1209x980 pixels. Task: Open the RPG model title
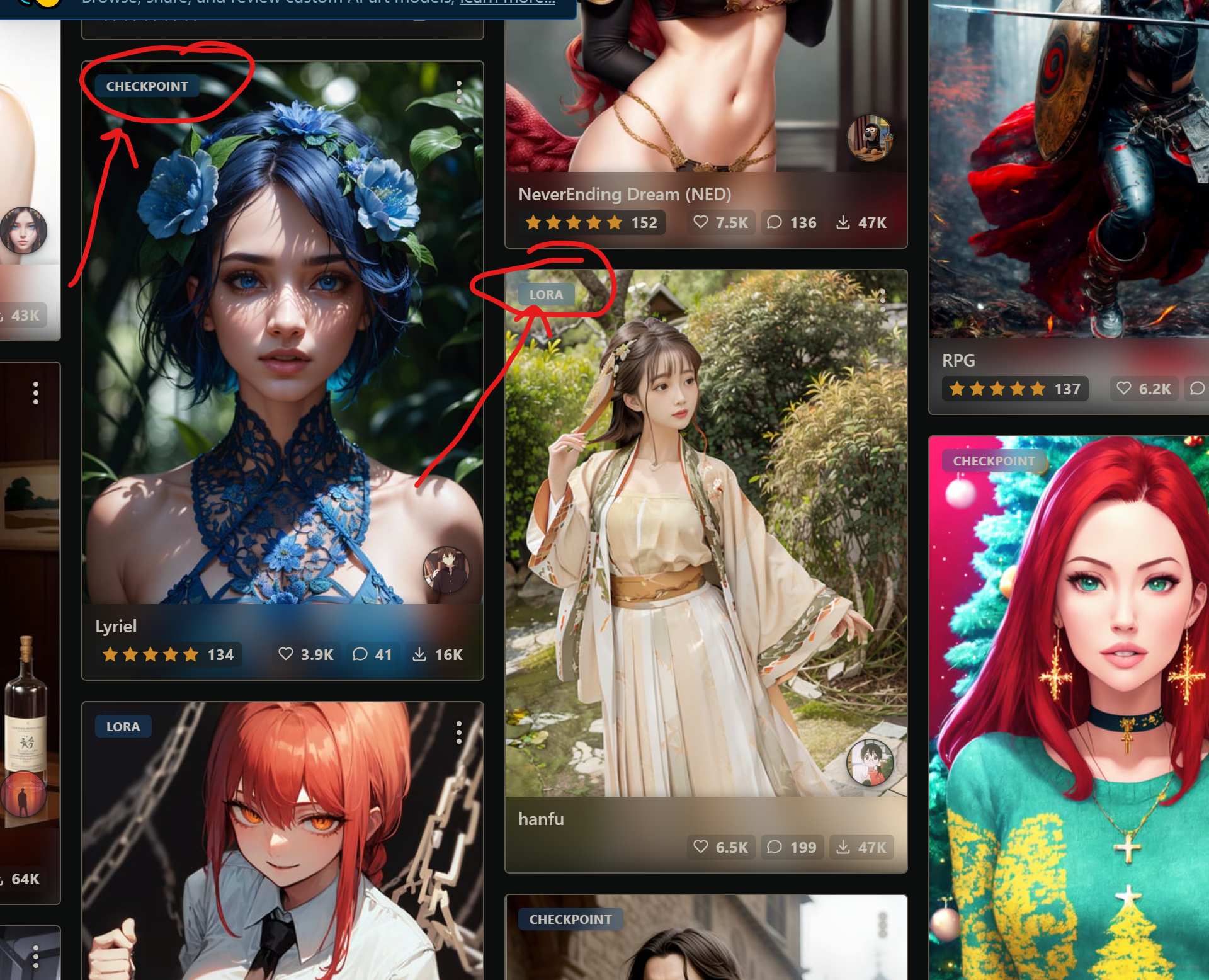coord(958,360)
